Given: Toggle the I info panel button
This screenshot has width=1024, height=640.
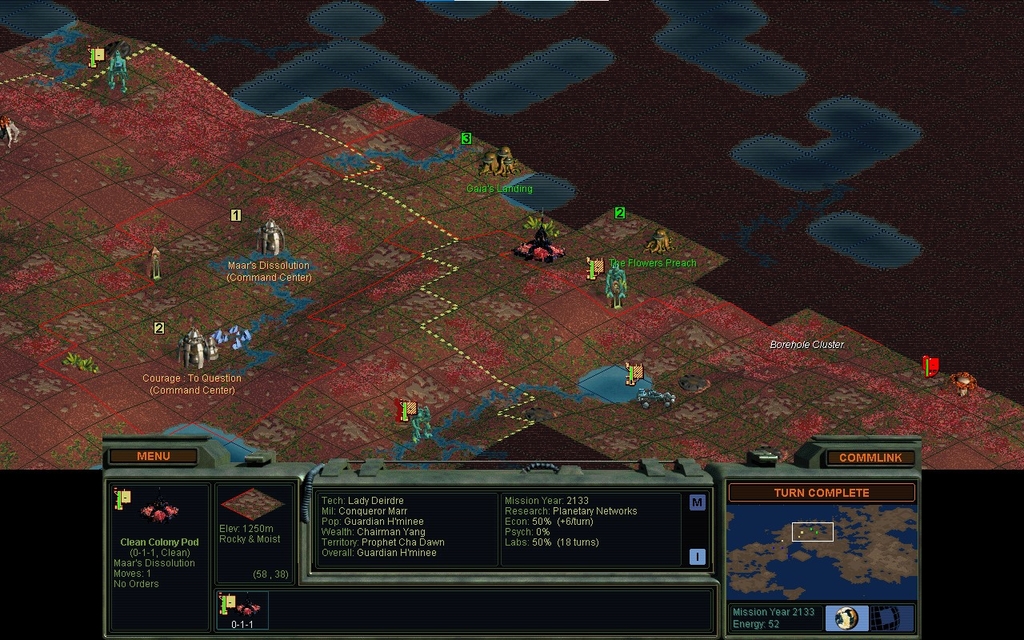Looking at the screenshot, I should pos(697,556).
